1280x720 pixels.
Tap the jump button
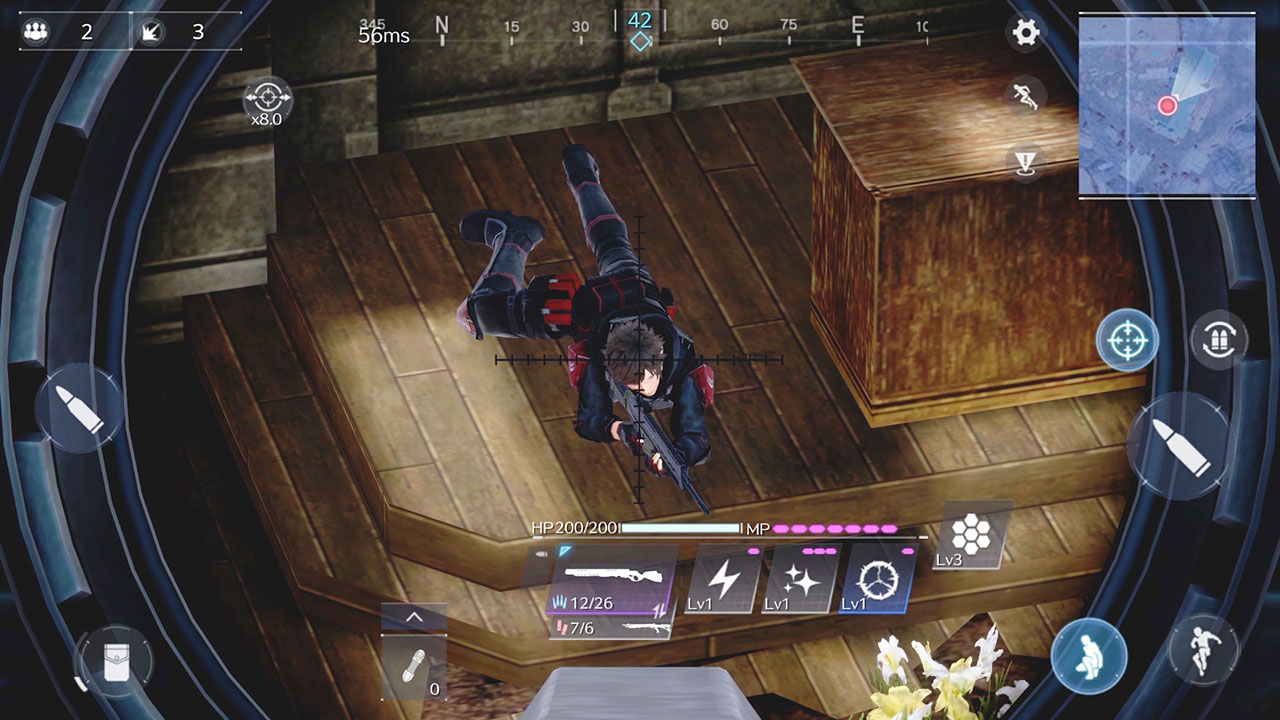pos(1202,650)
